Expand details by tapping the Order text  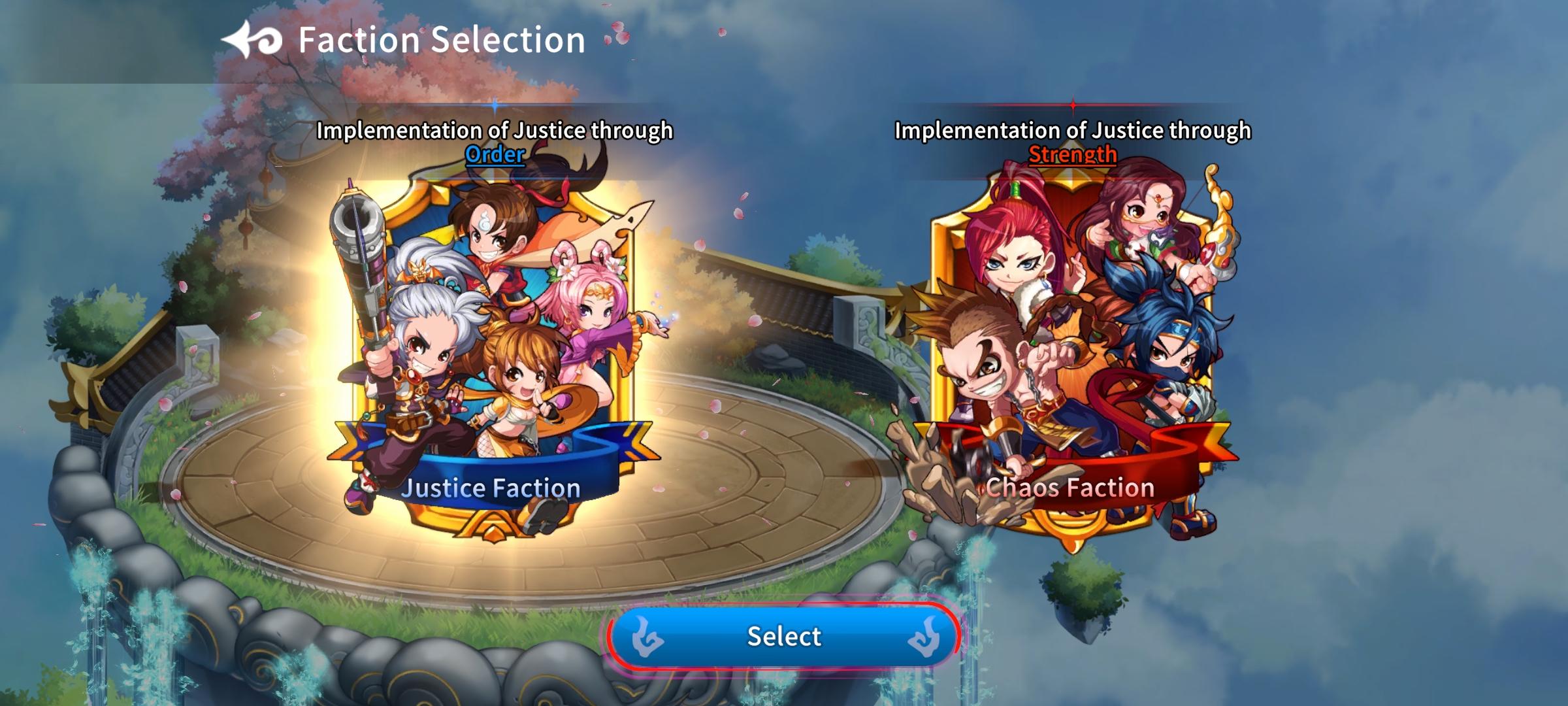[495, 155]
